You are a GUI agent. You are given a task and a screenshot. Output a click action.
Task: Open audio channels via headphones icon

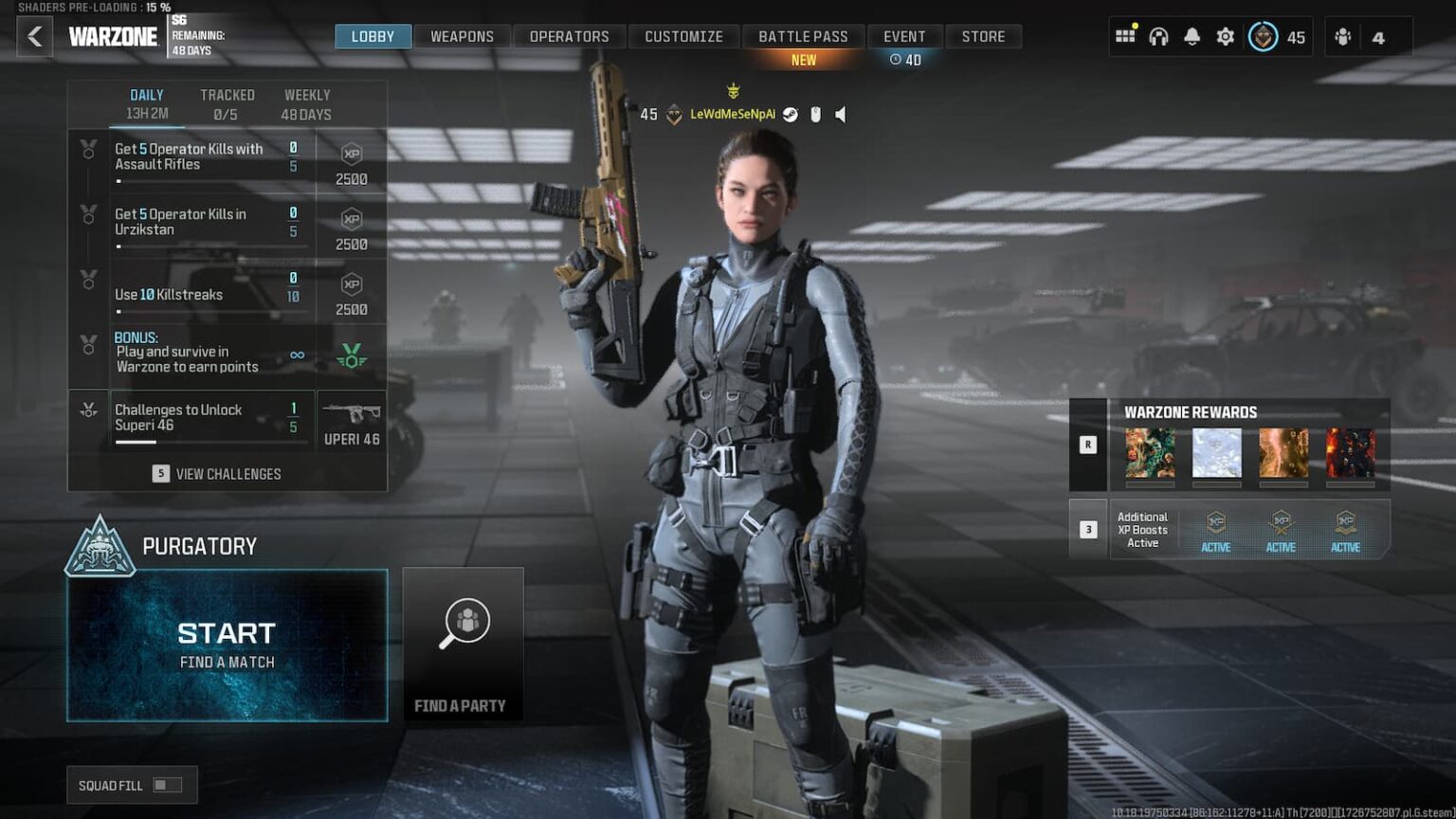click(x=1158, y=37)
